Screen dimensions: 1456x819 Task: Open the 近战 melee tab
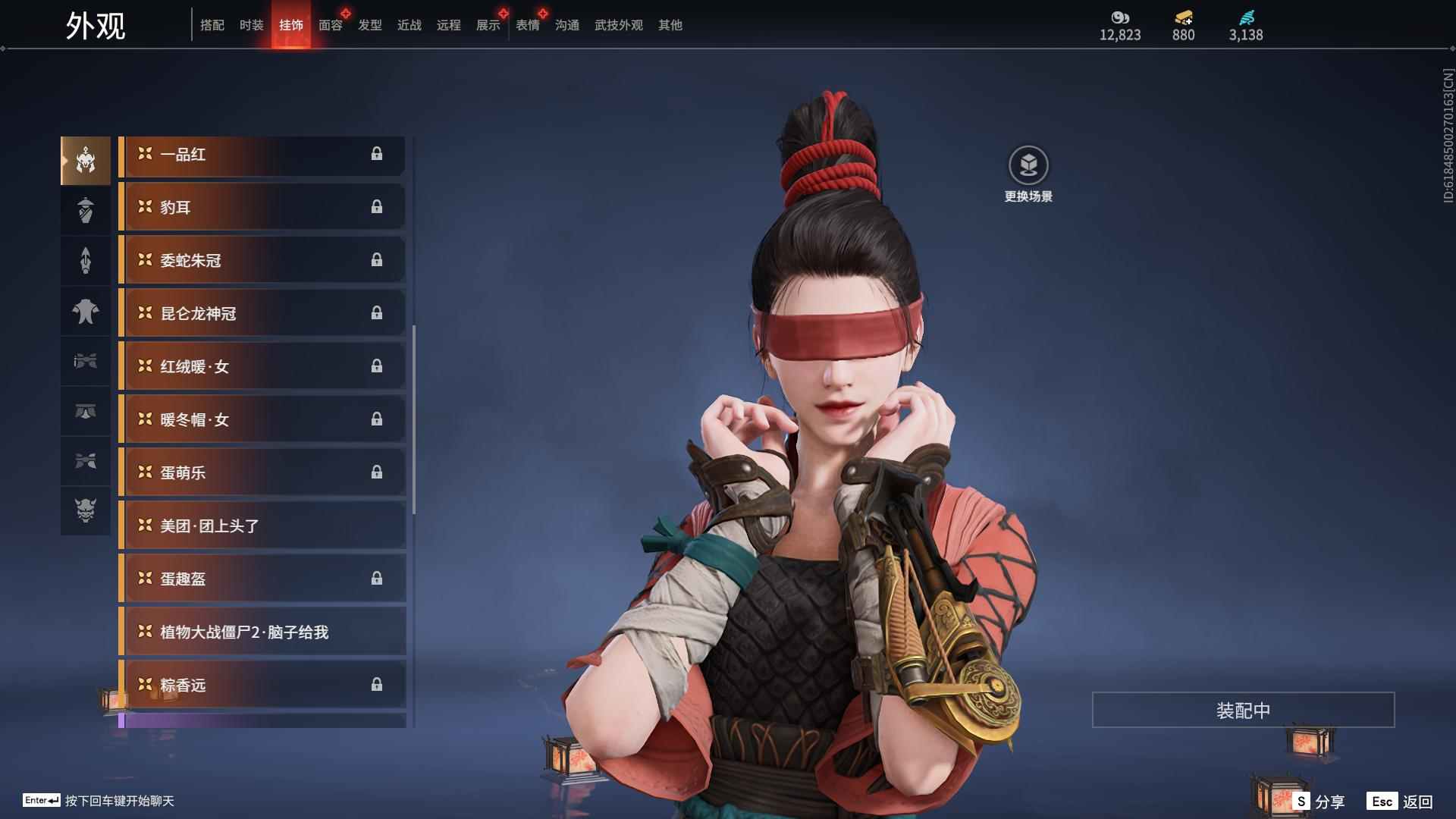point(409,25)
